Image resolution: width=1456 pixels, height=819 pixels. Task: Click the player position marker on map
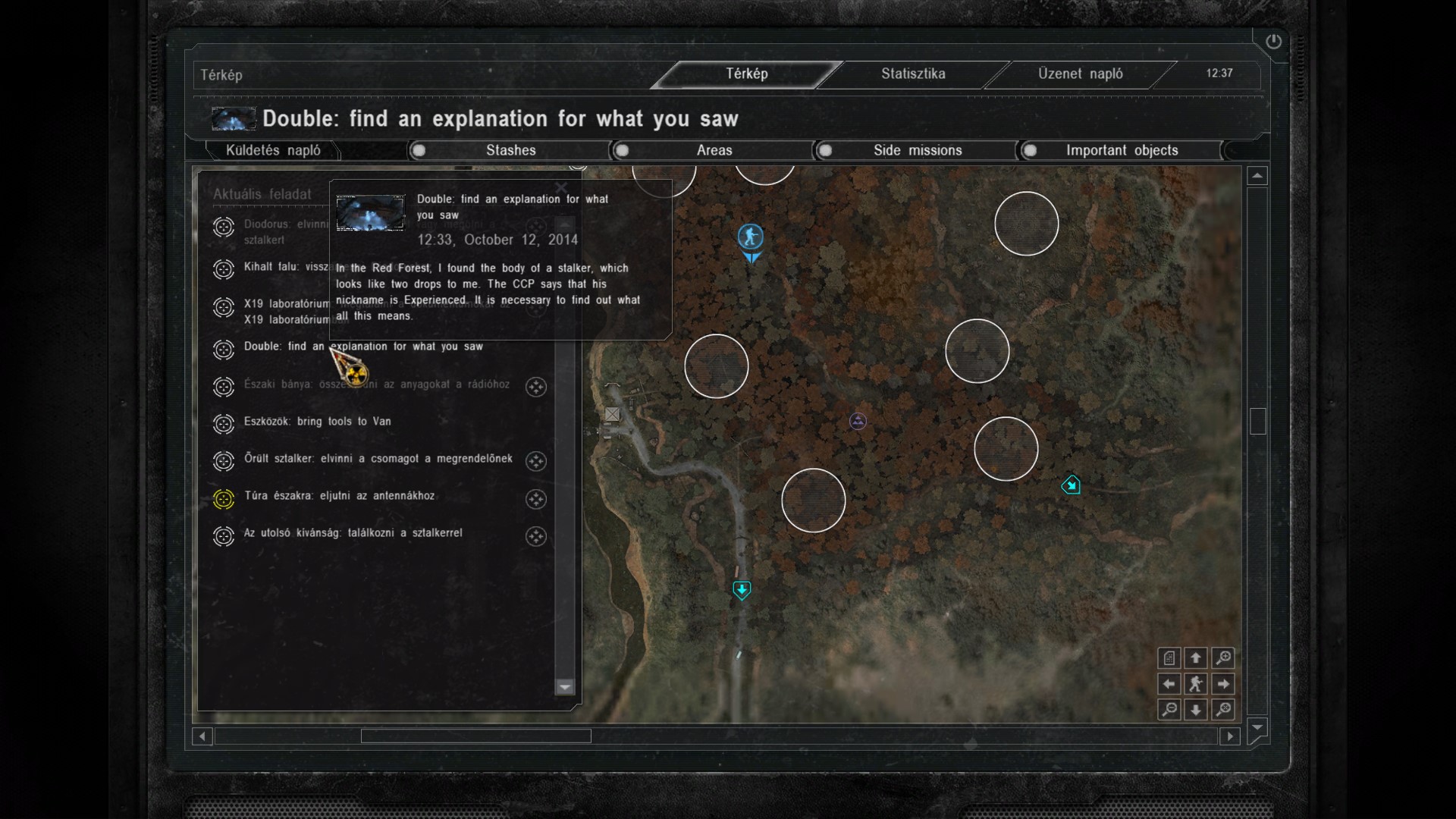[x=751, y=237]
